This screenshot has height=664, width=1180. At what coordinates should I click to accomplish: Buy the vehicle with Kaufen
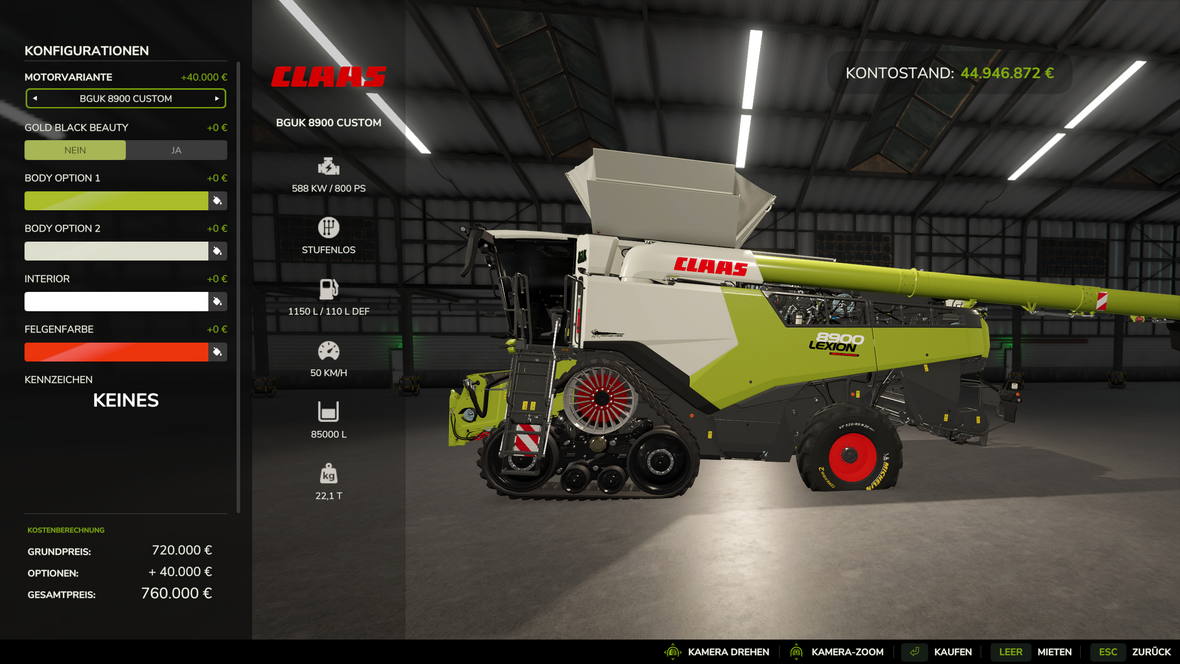click(x=939, y=652)
